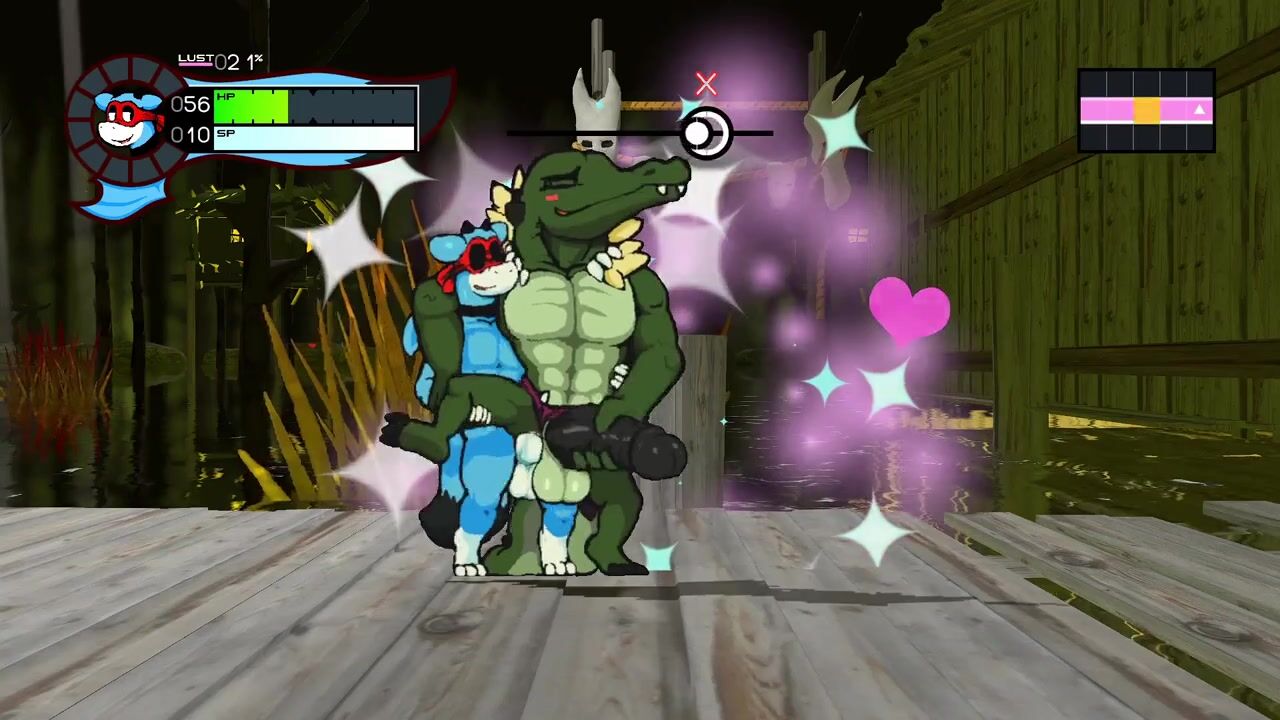
Task: Click the white triangle marker on the minimap
Action: point(1199,110)
